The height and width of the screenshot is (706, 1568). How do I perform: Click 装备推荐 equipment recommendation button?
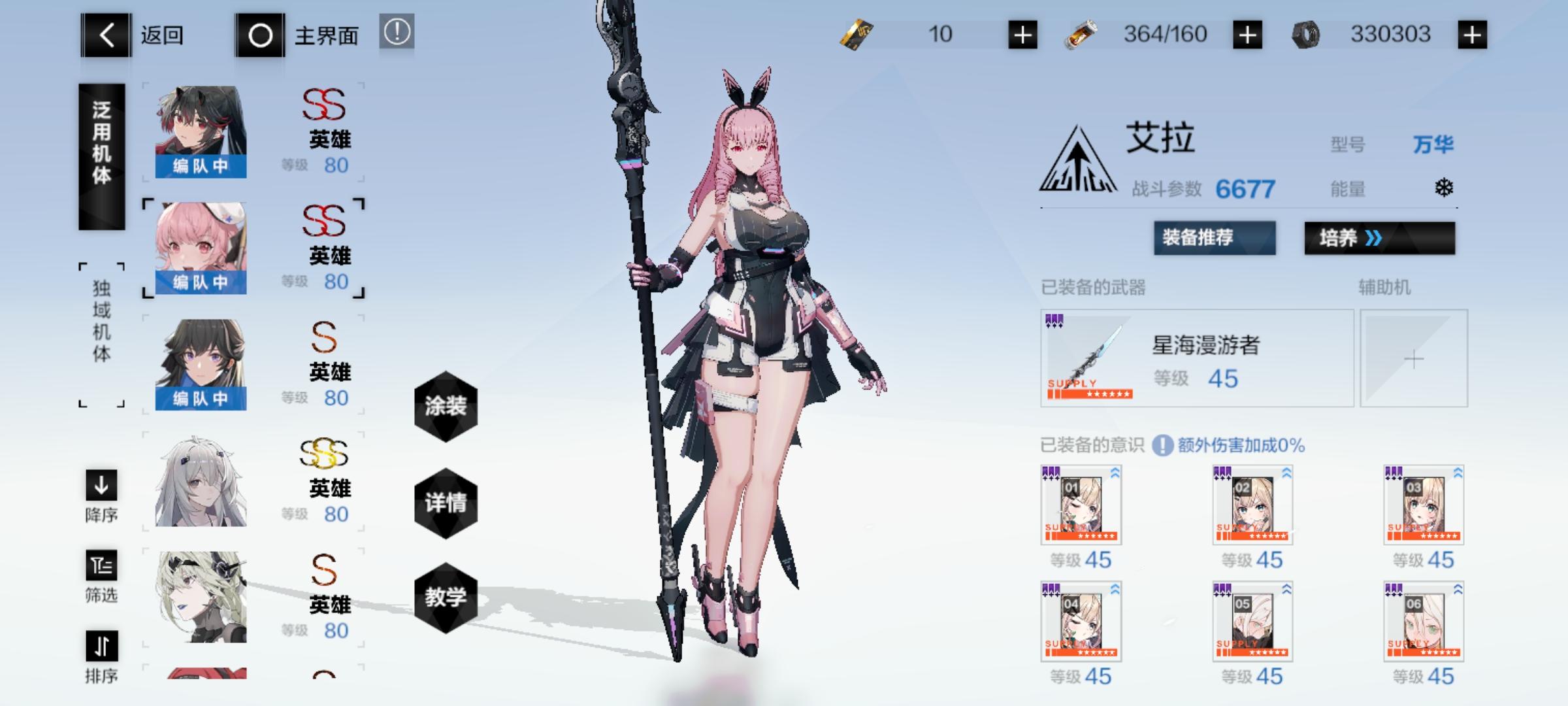tap(1213, 239)
